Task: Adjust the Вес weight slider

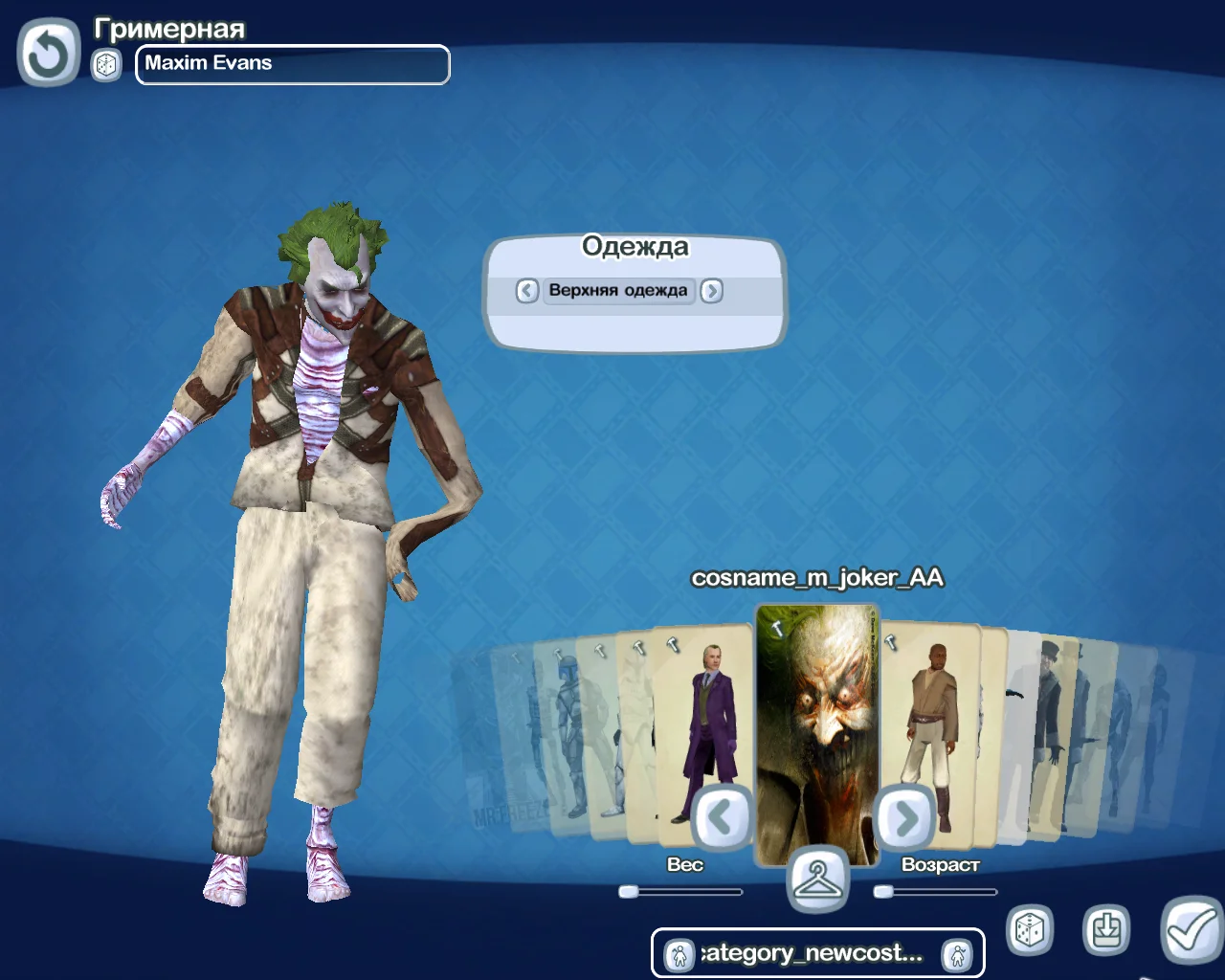Action: pos(629,892)
